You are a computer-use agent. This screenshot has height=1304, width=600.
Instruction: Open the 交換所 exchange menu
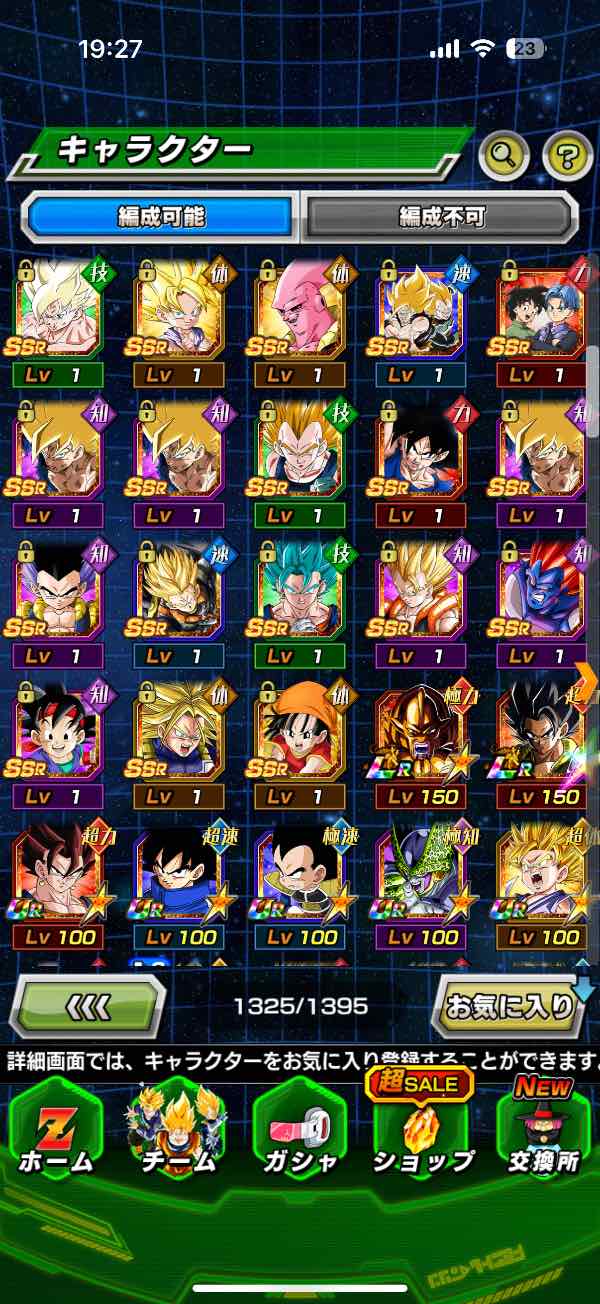click(x=543, y=1133)
